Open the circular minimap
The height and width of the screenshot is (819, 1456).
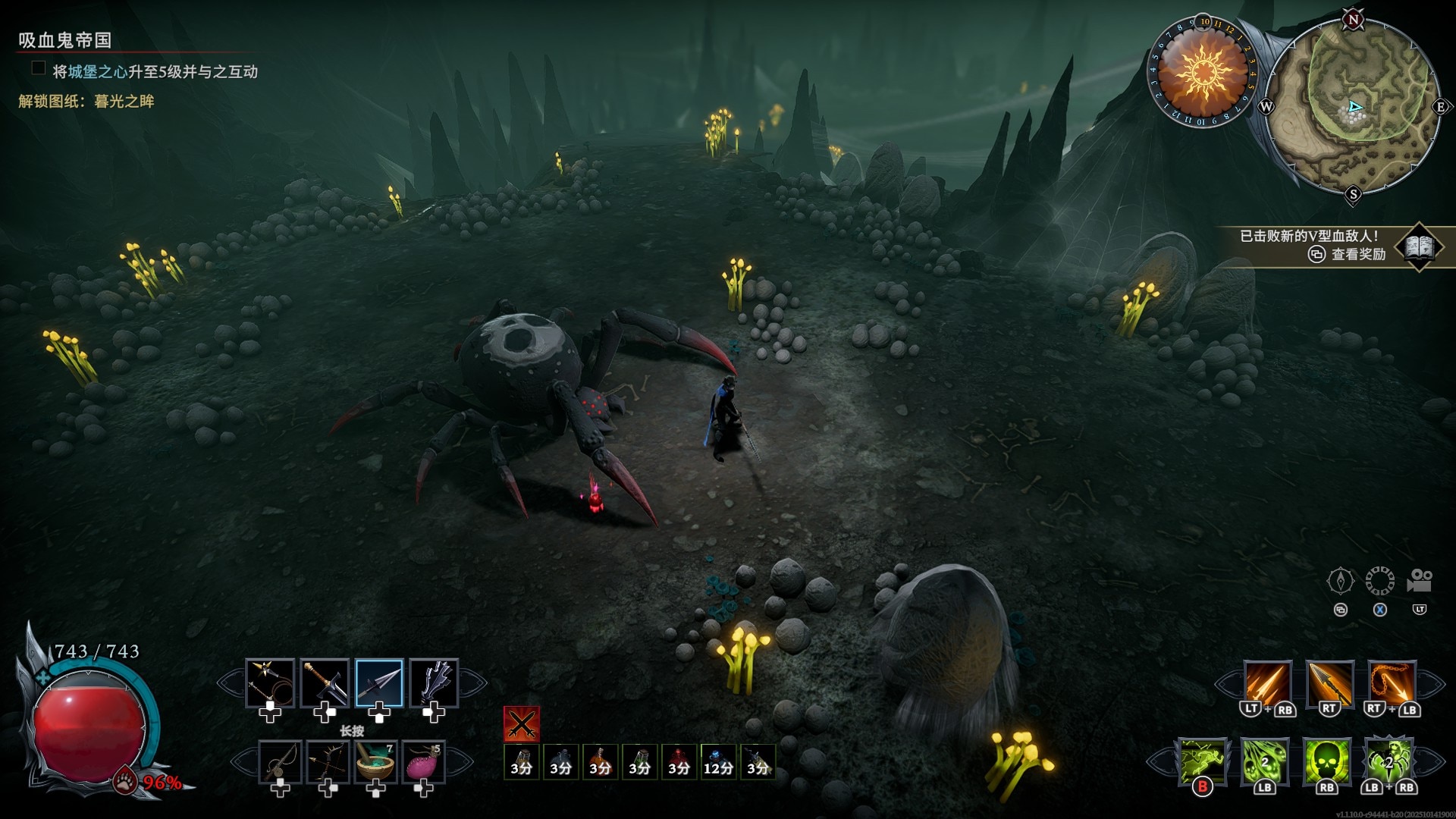point(1353,106)
